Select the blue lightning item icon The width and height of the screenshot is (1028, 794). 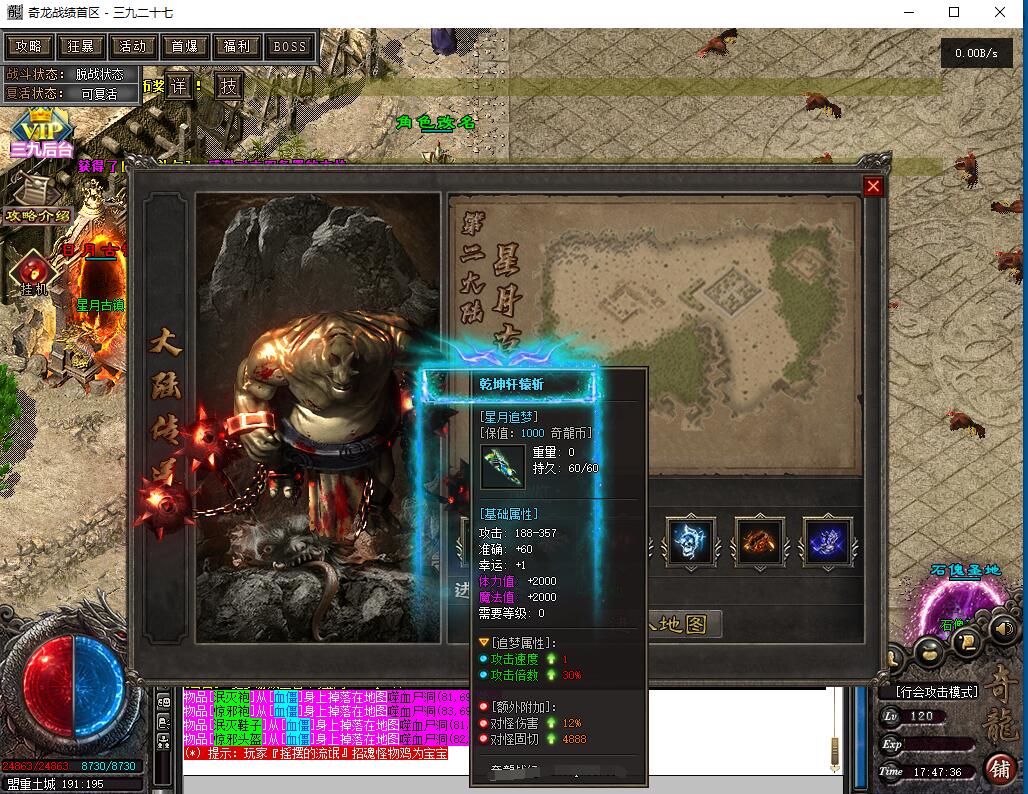click(x=827, y=542)
